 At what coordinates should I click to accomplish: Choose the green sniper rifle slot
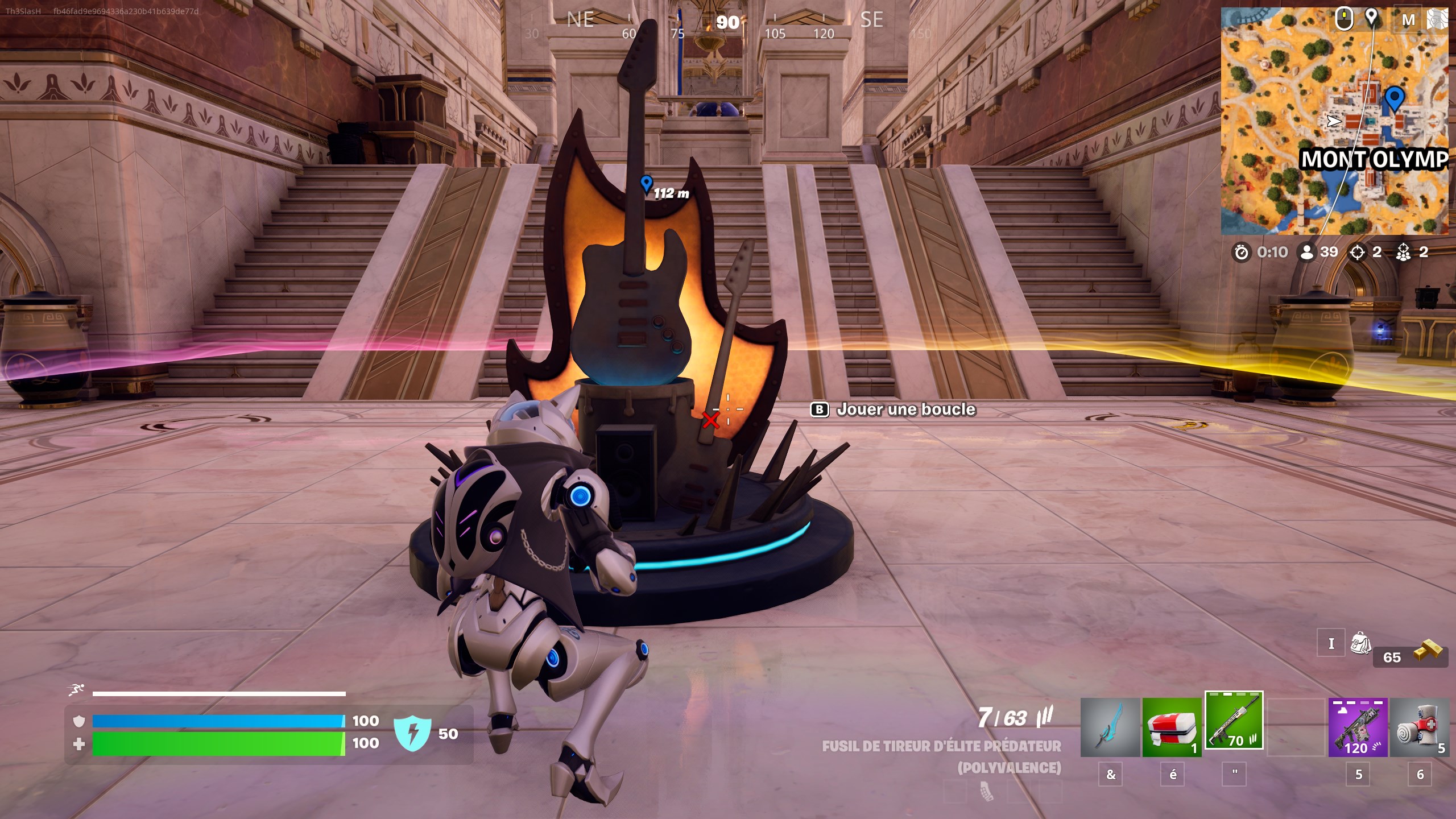(x=1234, y=721)
